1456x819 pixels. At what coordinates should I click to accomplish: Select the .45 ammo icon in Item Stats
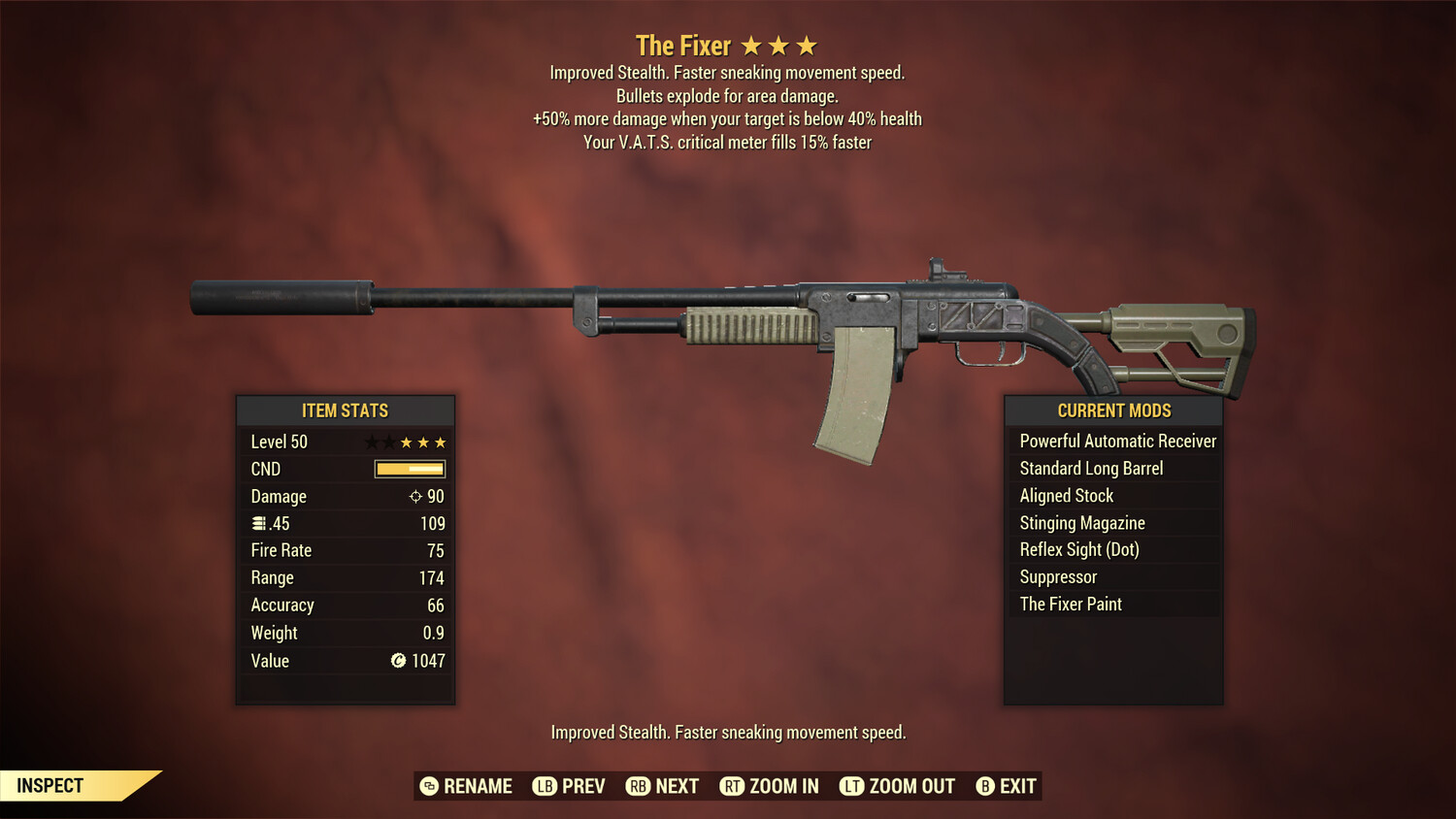(259, 523)
